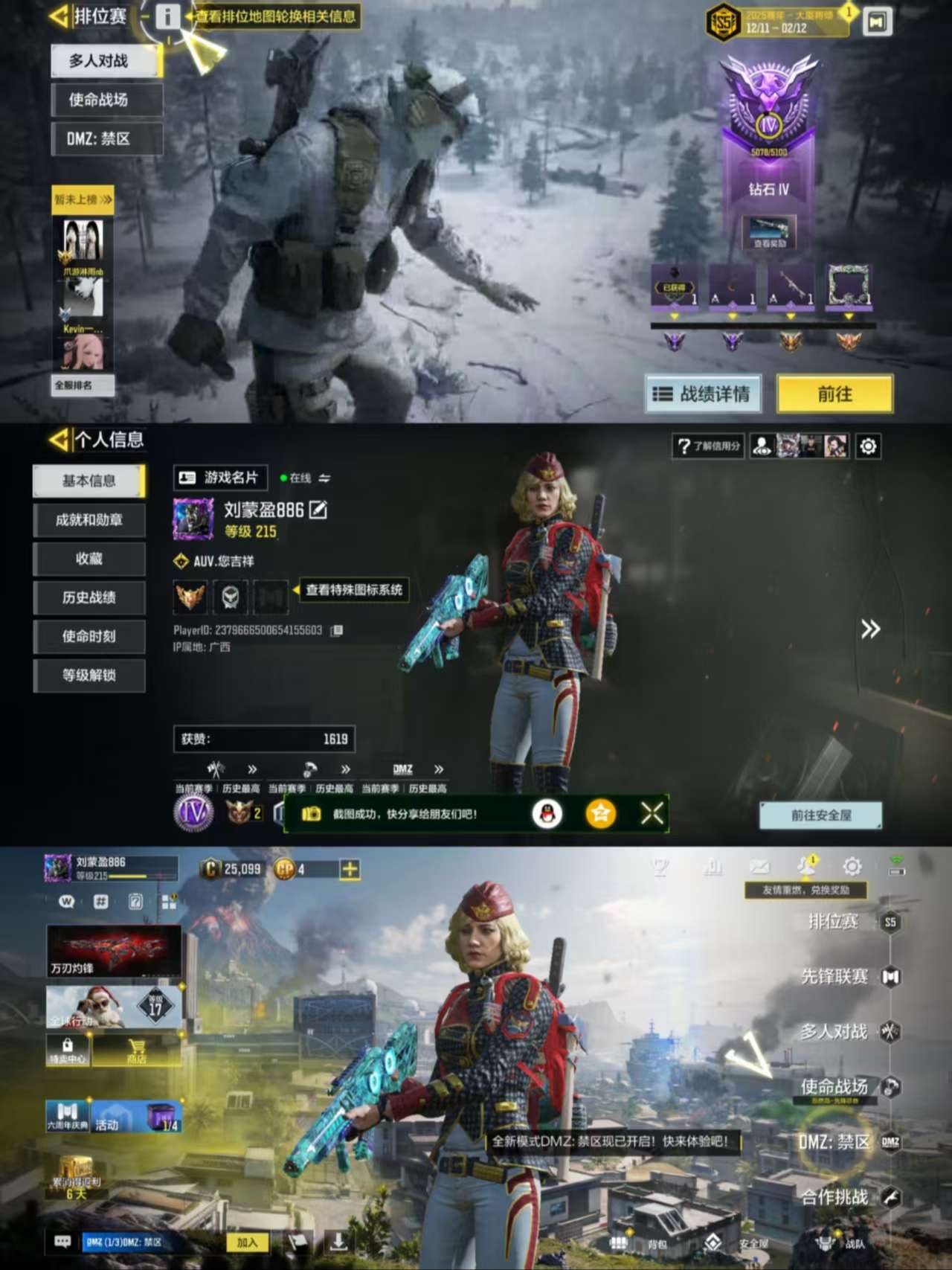The image size is (952, 1270).
Task: Join the DMZ team with 加入
Action: pyautogui.click(x=247, y=1242)
